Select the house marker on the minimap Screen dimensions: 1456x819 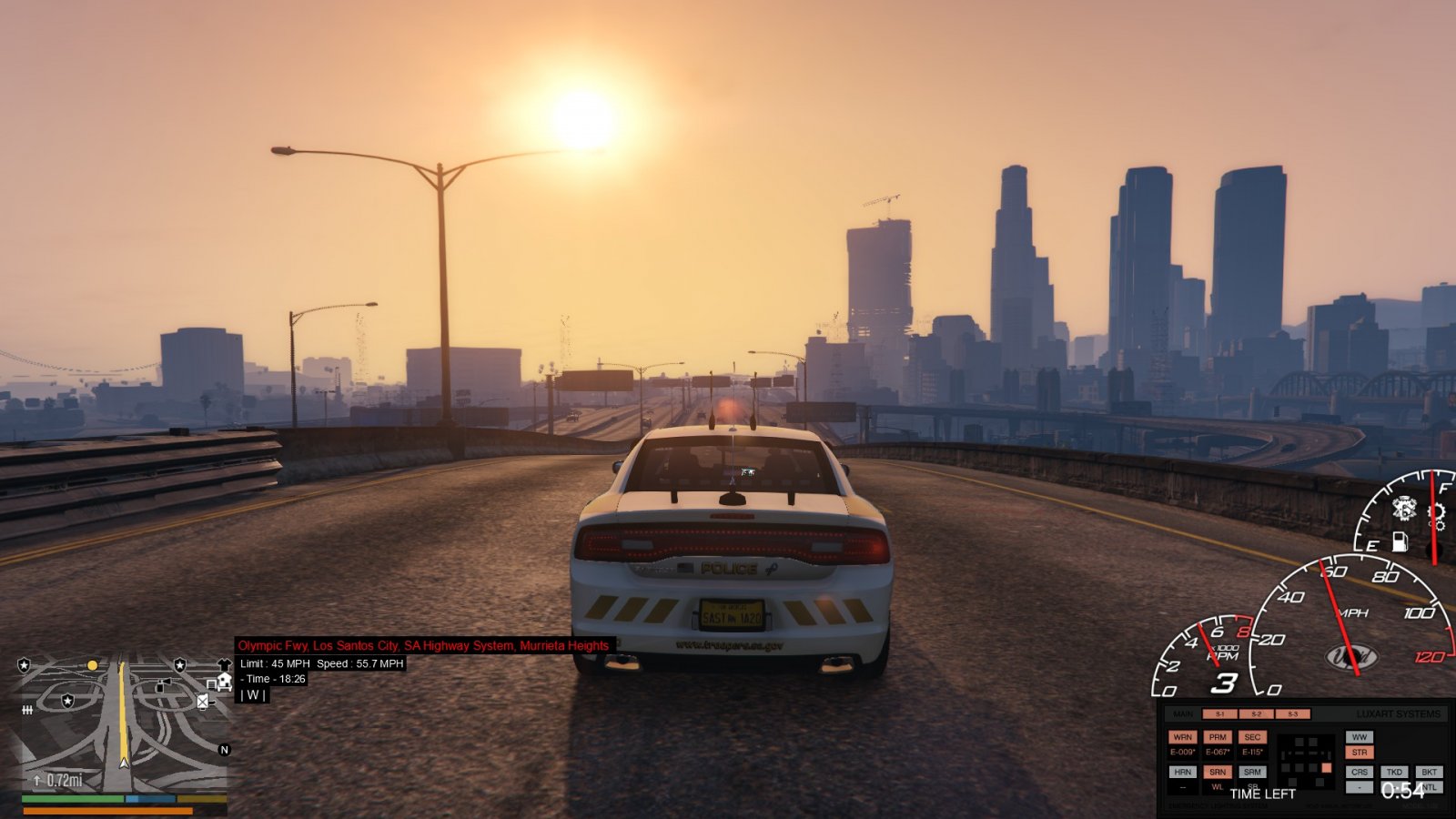pyautogui.click(x=223, y=681)
